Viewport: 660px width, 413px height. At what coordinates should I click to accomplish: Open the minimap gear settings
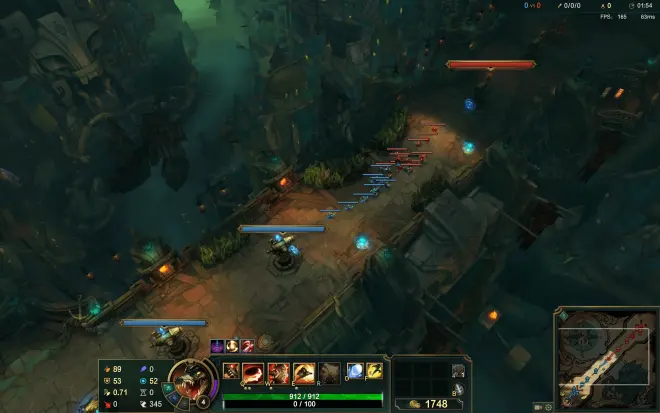548,407
